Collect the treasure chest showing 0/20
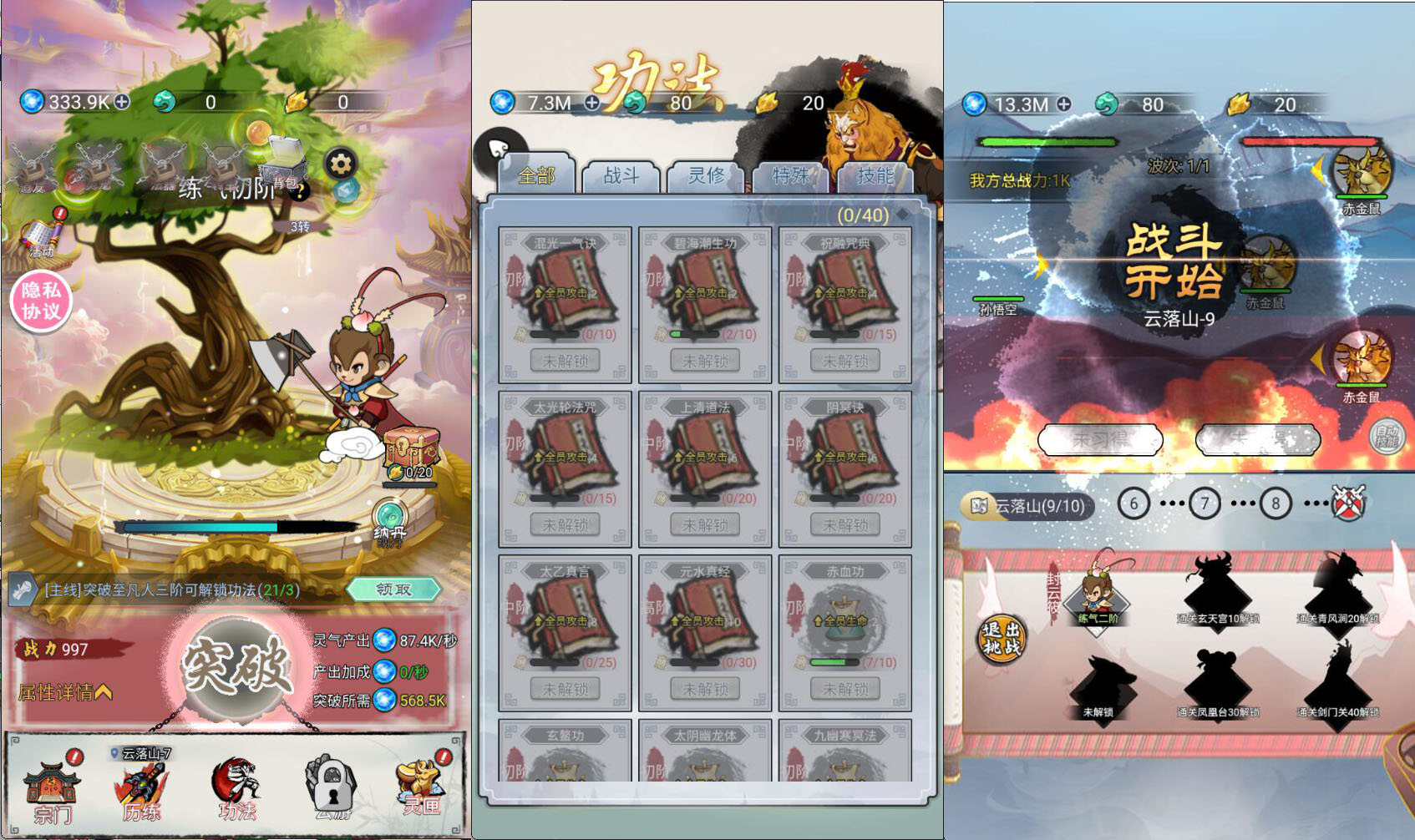Image resolution: width=1415 pixels, height=840 pixels. click(411, 451)
